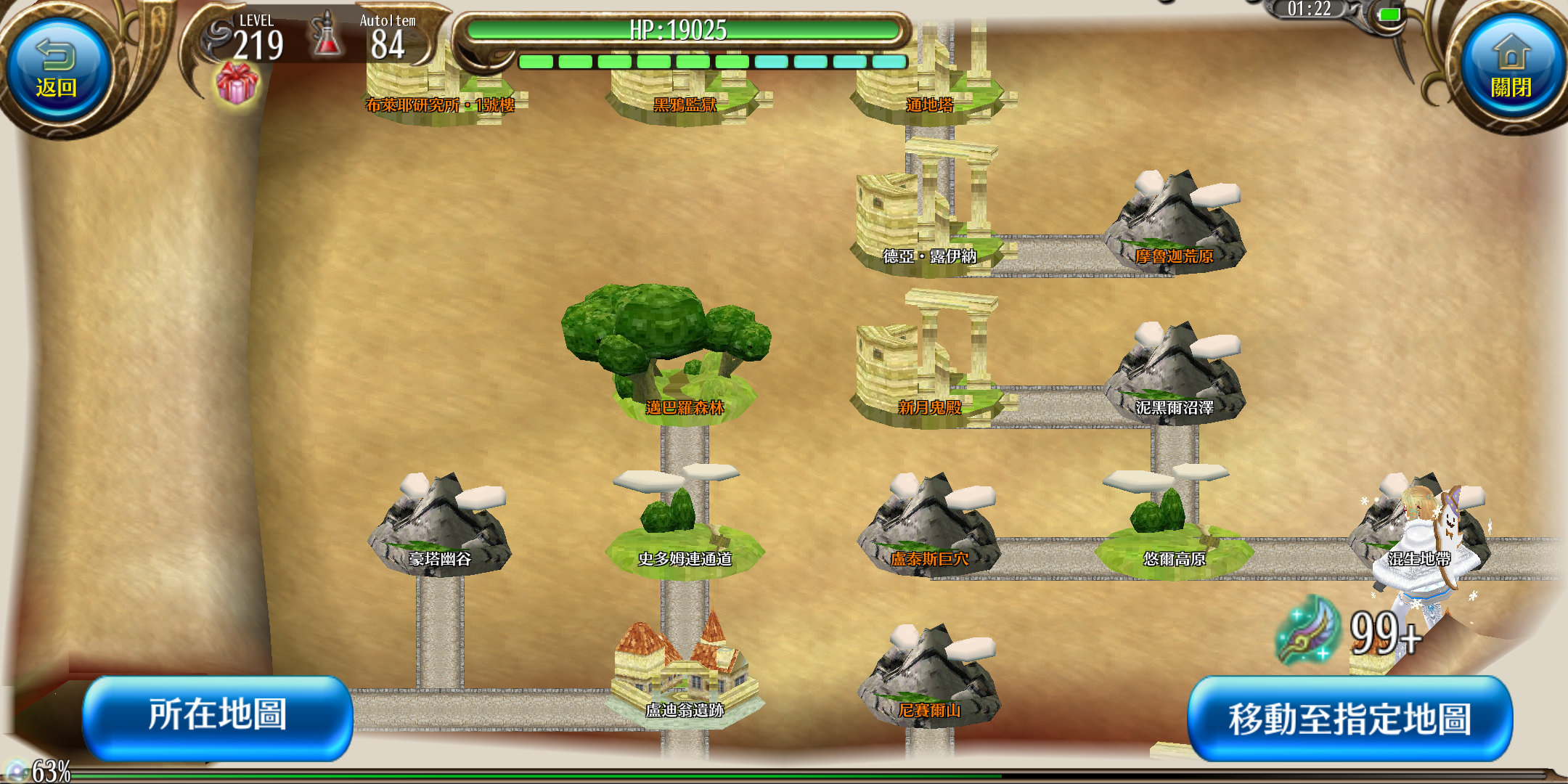Tap the 移動至指定地圖 button

click(1349, 719)
